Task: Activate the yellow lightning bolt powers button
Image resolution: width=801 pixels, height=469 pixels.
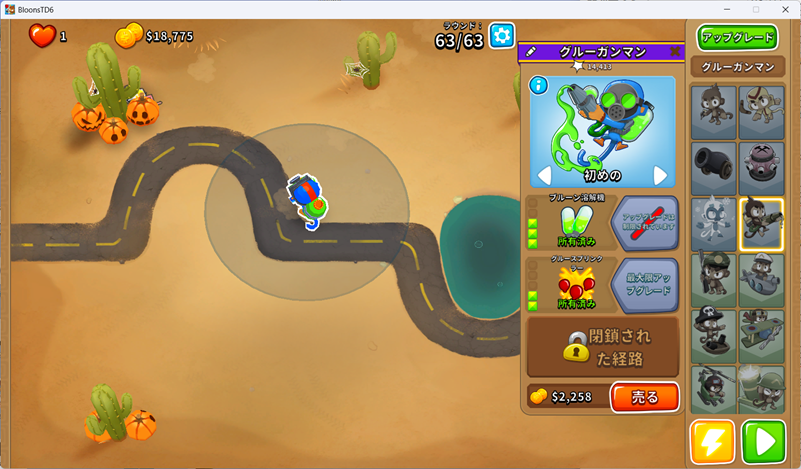Action: click(x=712, y=441)
